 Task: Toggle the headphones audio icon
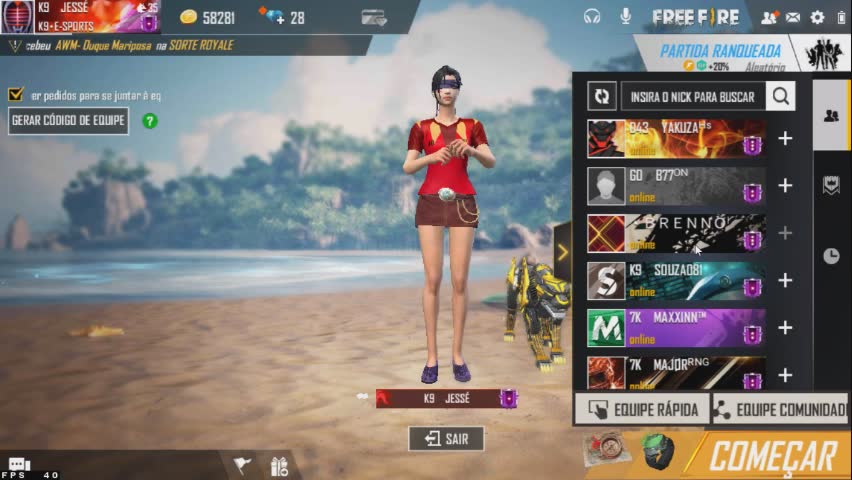[x=592, y=16]
